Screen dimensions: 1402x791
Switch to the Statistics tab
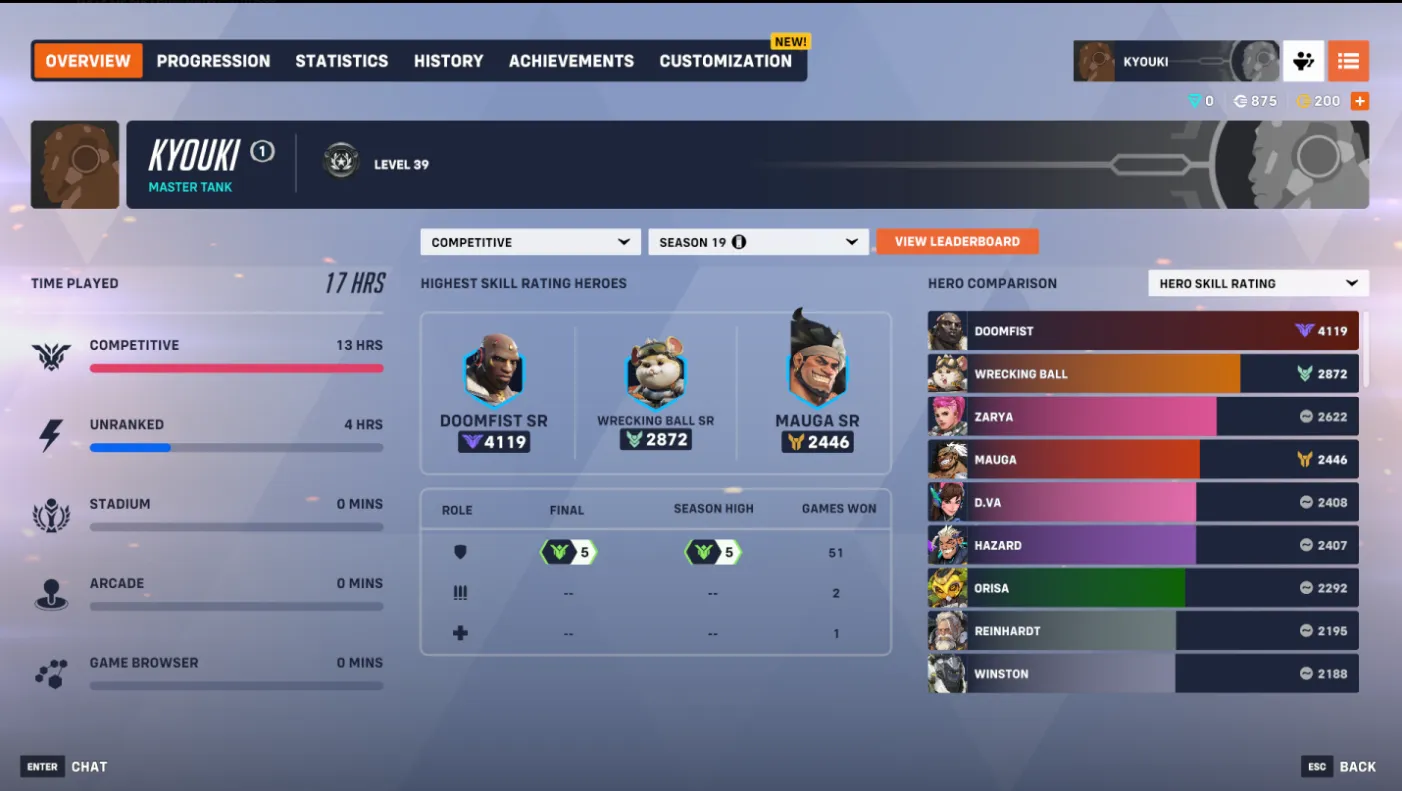341,61
